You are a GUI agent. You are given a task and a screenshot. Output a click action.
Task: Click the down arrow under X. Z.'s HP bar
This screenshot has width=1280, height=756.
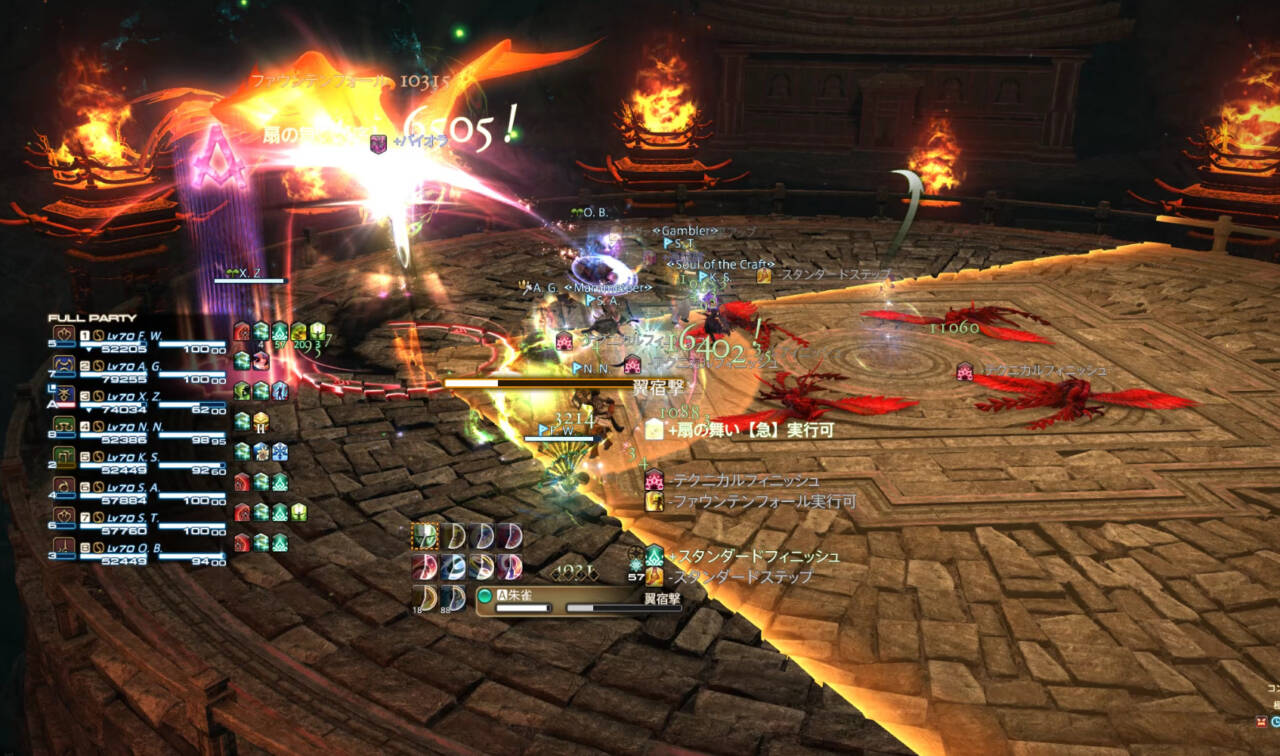(x=90, y=408)
